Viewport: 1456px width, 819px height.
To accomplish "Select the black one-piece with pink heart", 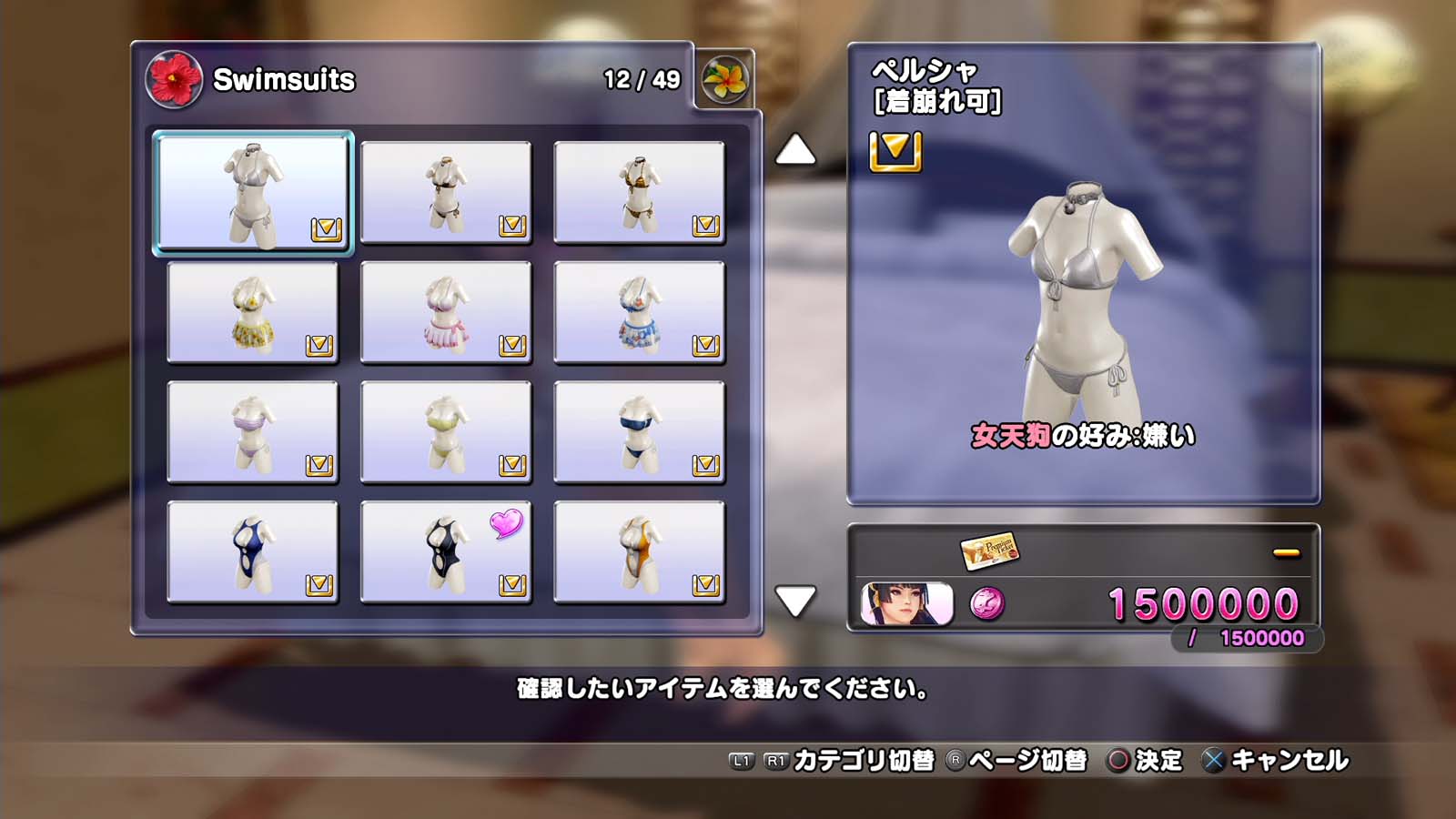I will [446, 552].
